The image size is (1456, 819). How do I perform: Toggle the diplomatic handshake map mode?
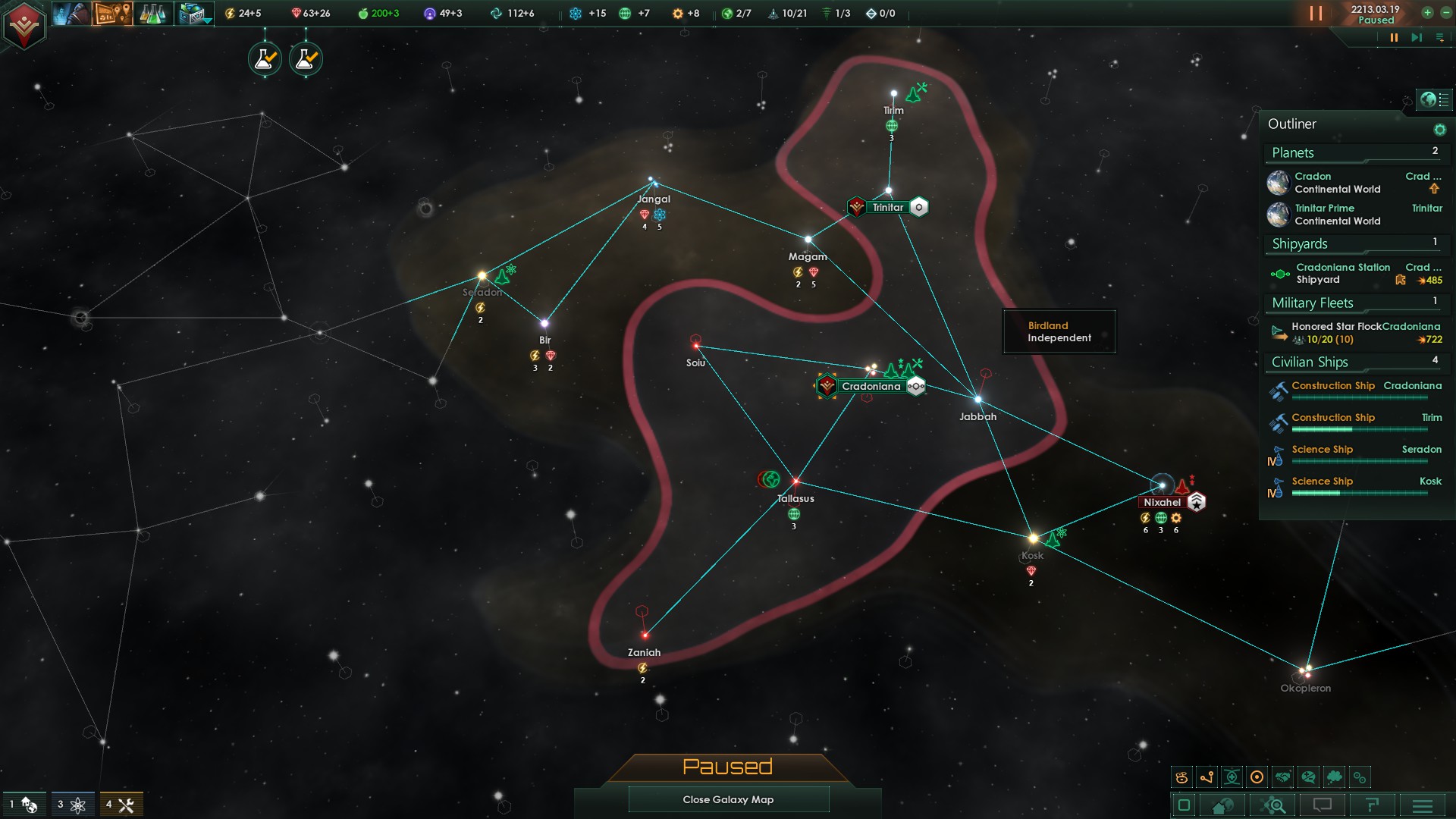pos(1282,777)
